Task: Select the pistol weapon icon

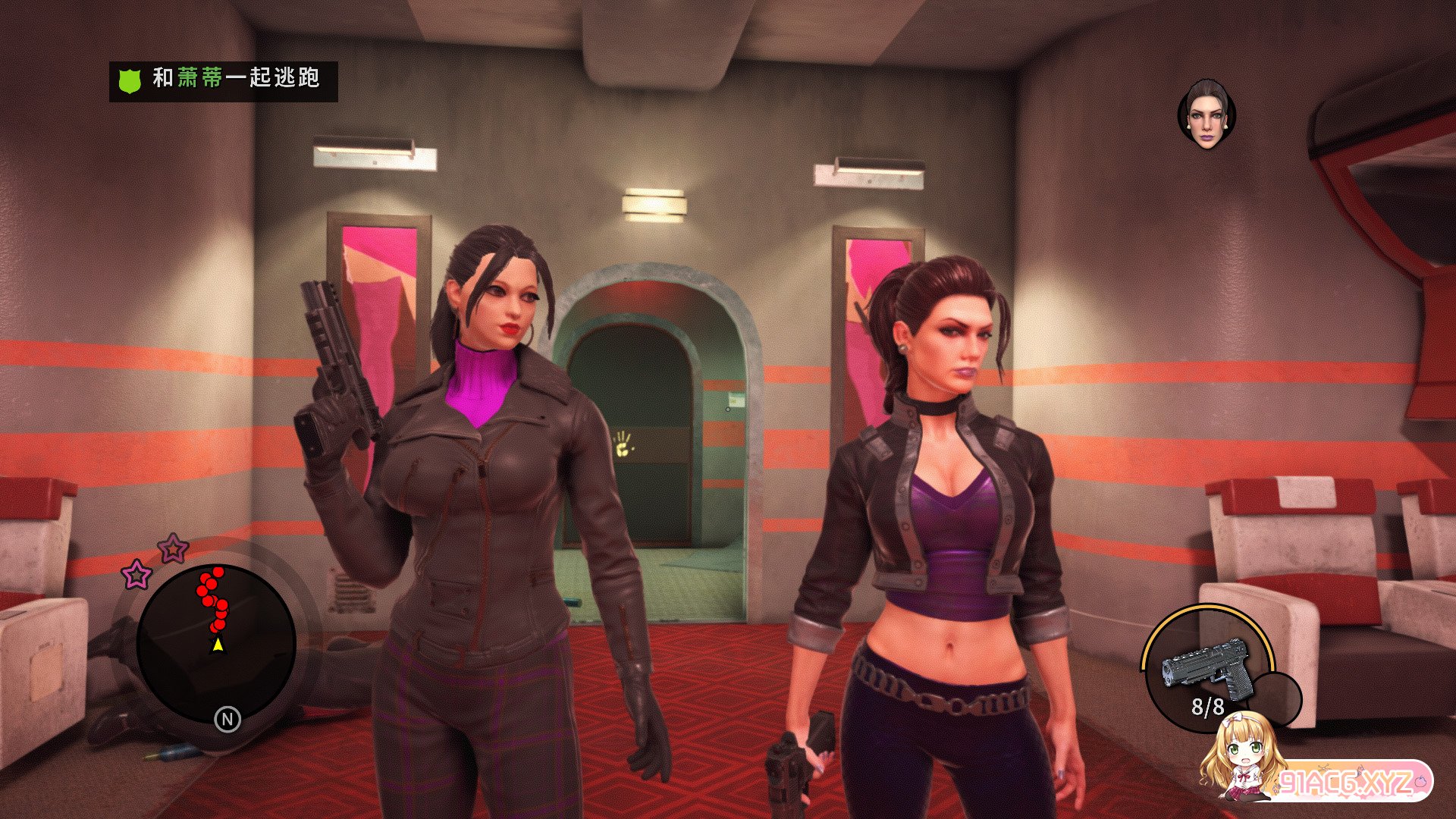Action: tap(1206, 668)
